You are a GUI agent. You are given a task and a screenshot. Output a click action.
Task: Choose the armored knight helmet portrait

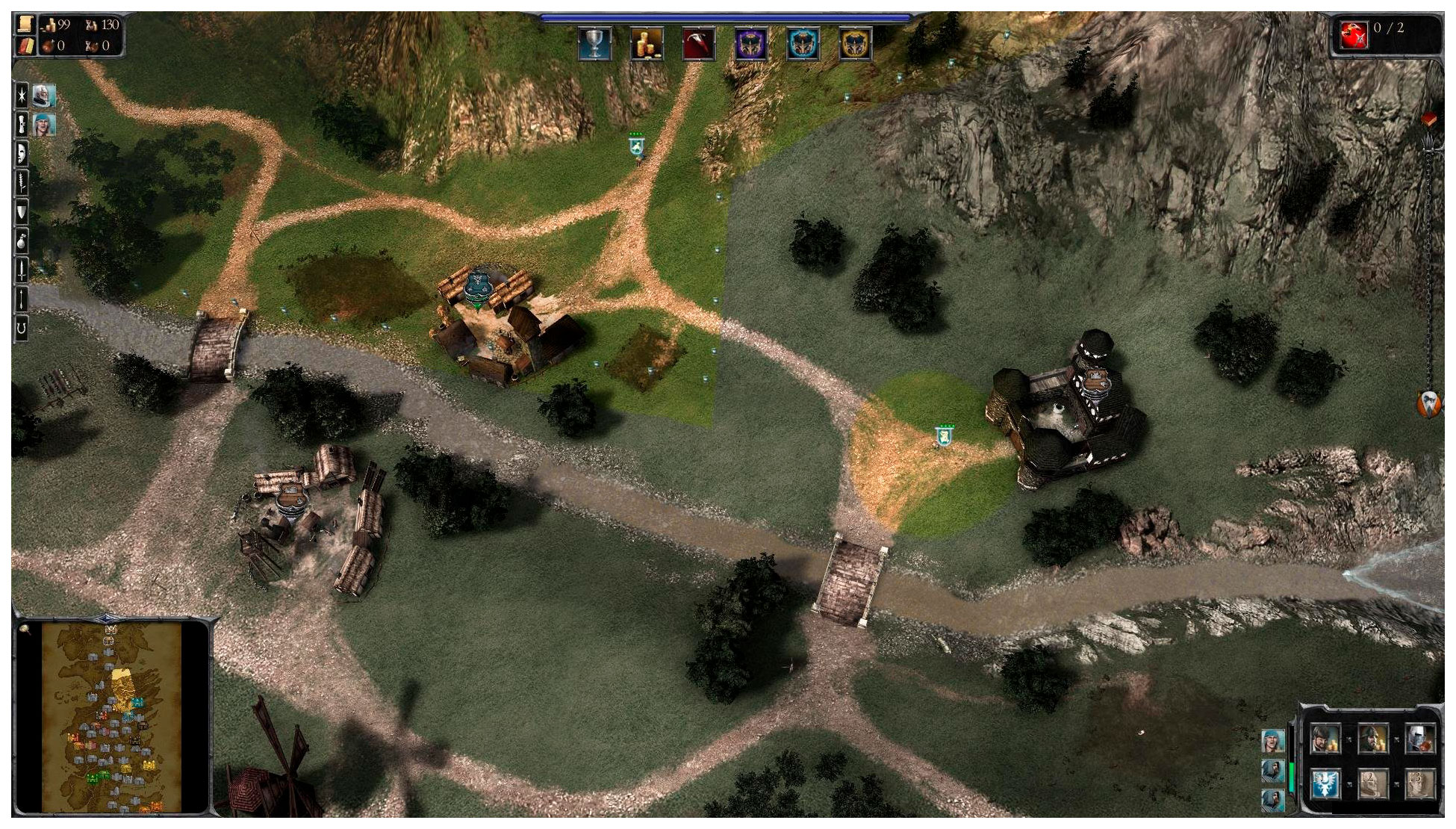[x=1419, y=739]
